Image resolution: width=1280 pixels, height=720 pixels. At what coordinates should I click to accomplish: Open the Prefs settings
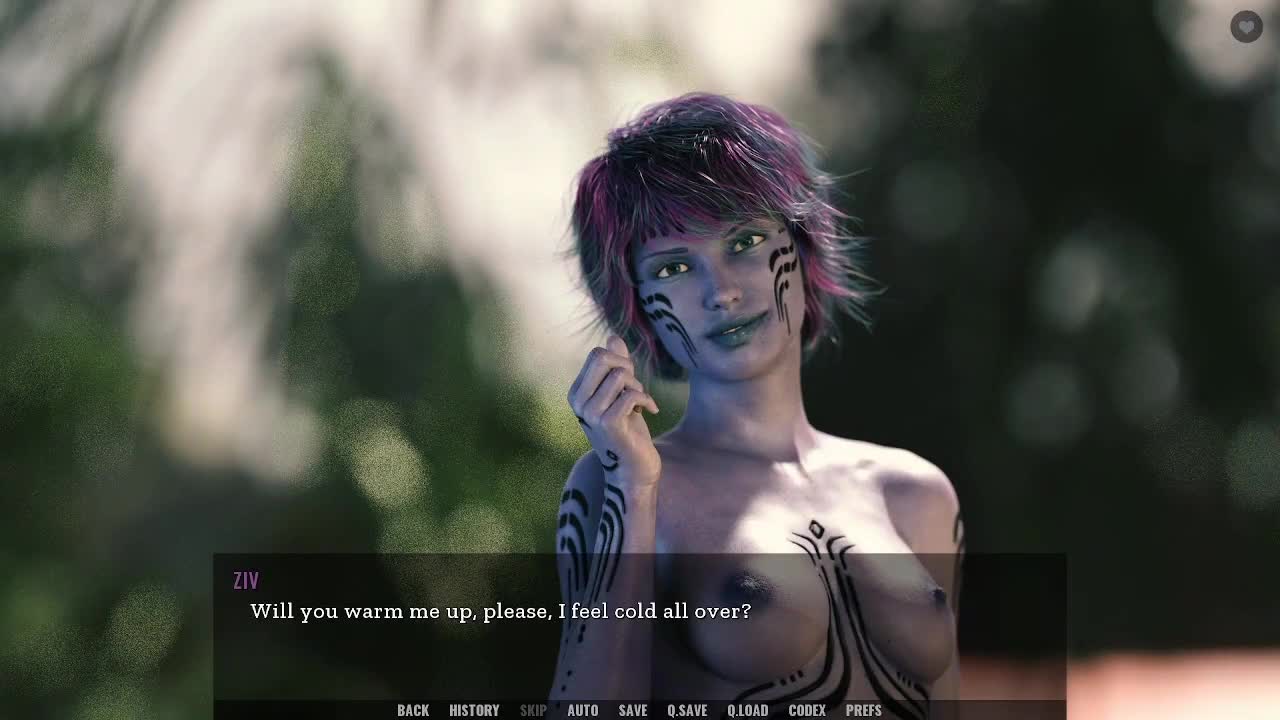coord(863,710)
